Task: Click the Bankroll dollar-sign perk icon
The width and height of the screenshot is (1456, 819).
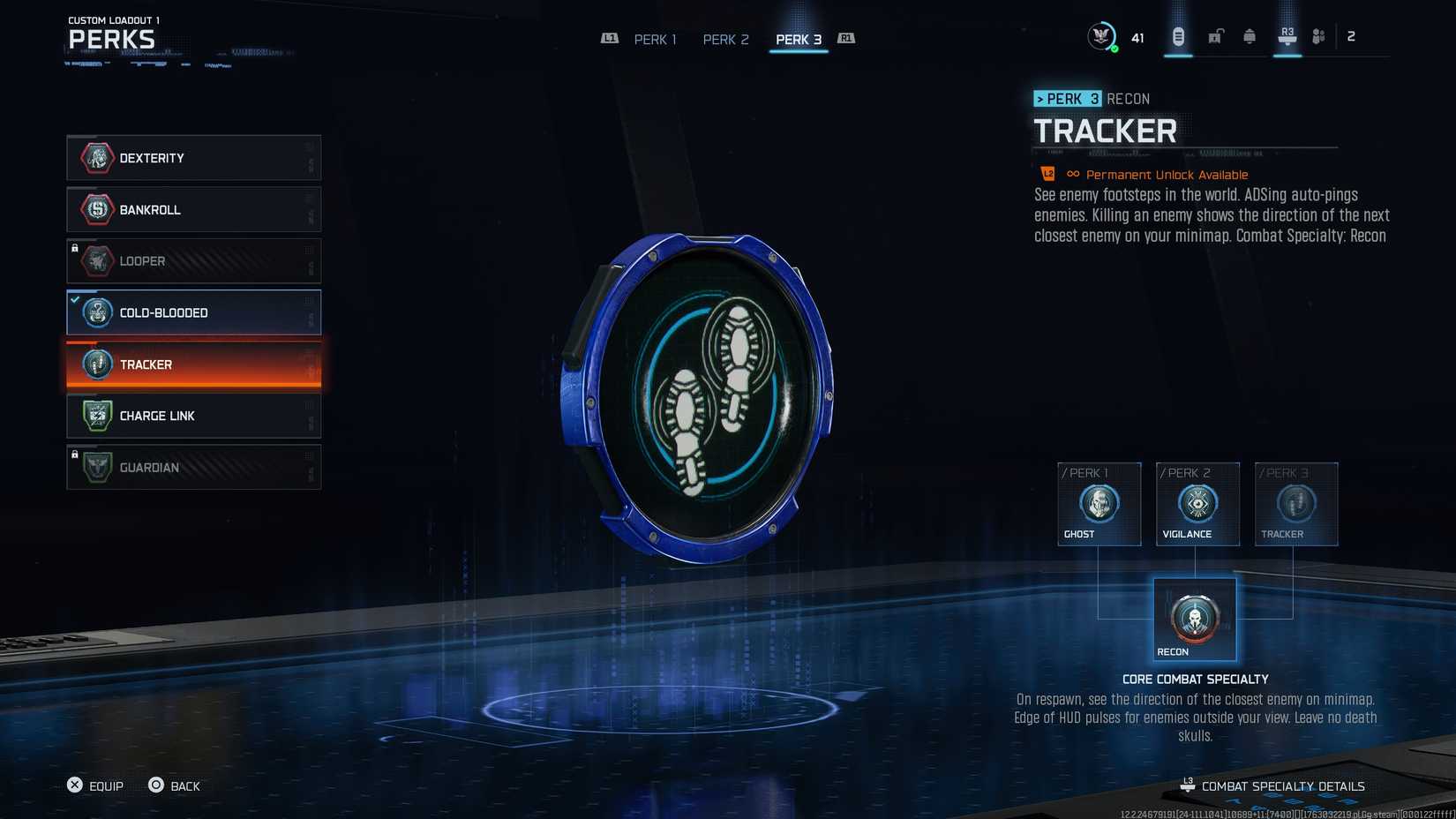Action: (96, 209)
